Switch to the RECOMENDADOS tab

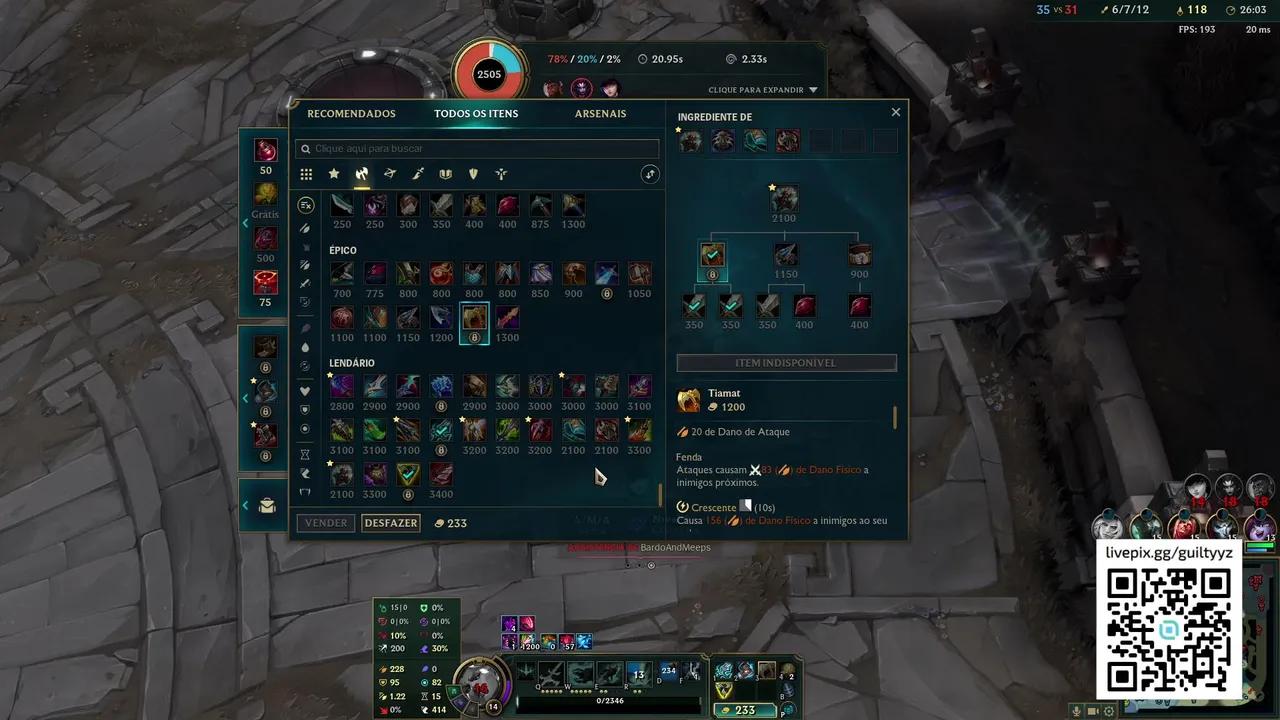point(352,113)
